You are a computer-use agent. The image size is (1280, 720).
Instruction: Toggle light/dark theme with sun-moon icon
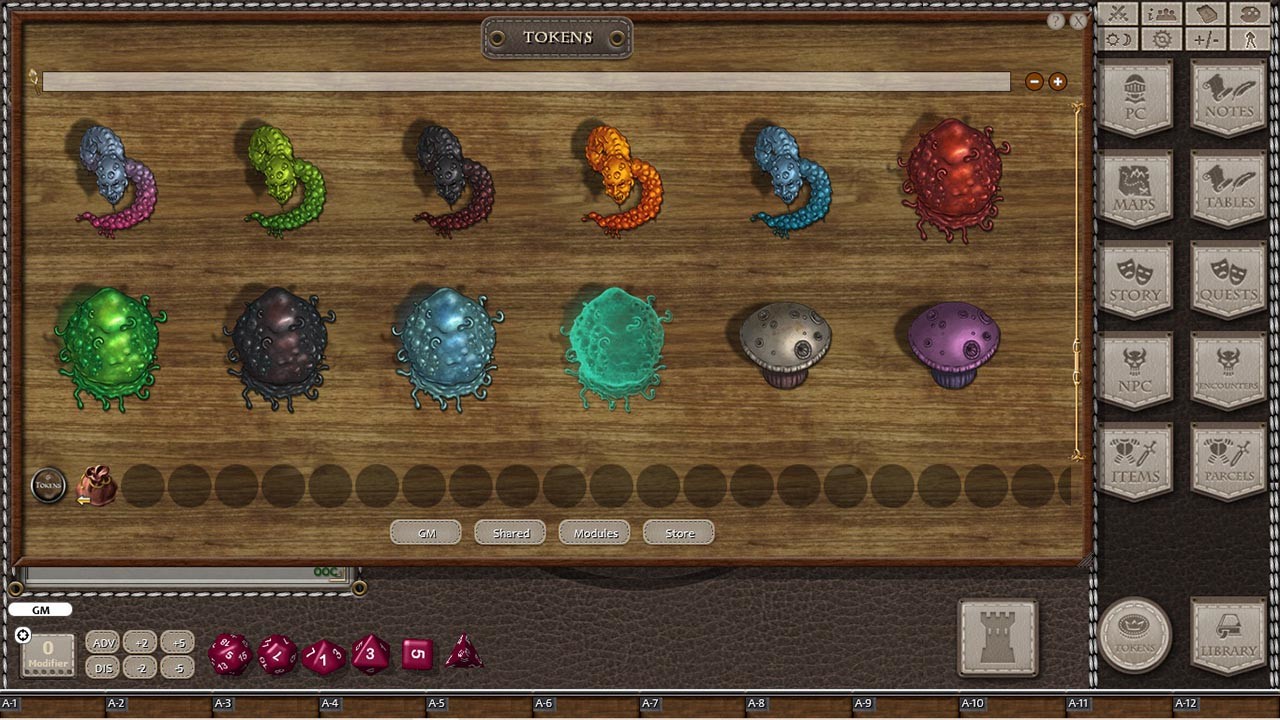click(x=1118, y=40)
